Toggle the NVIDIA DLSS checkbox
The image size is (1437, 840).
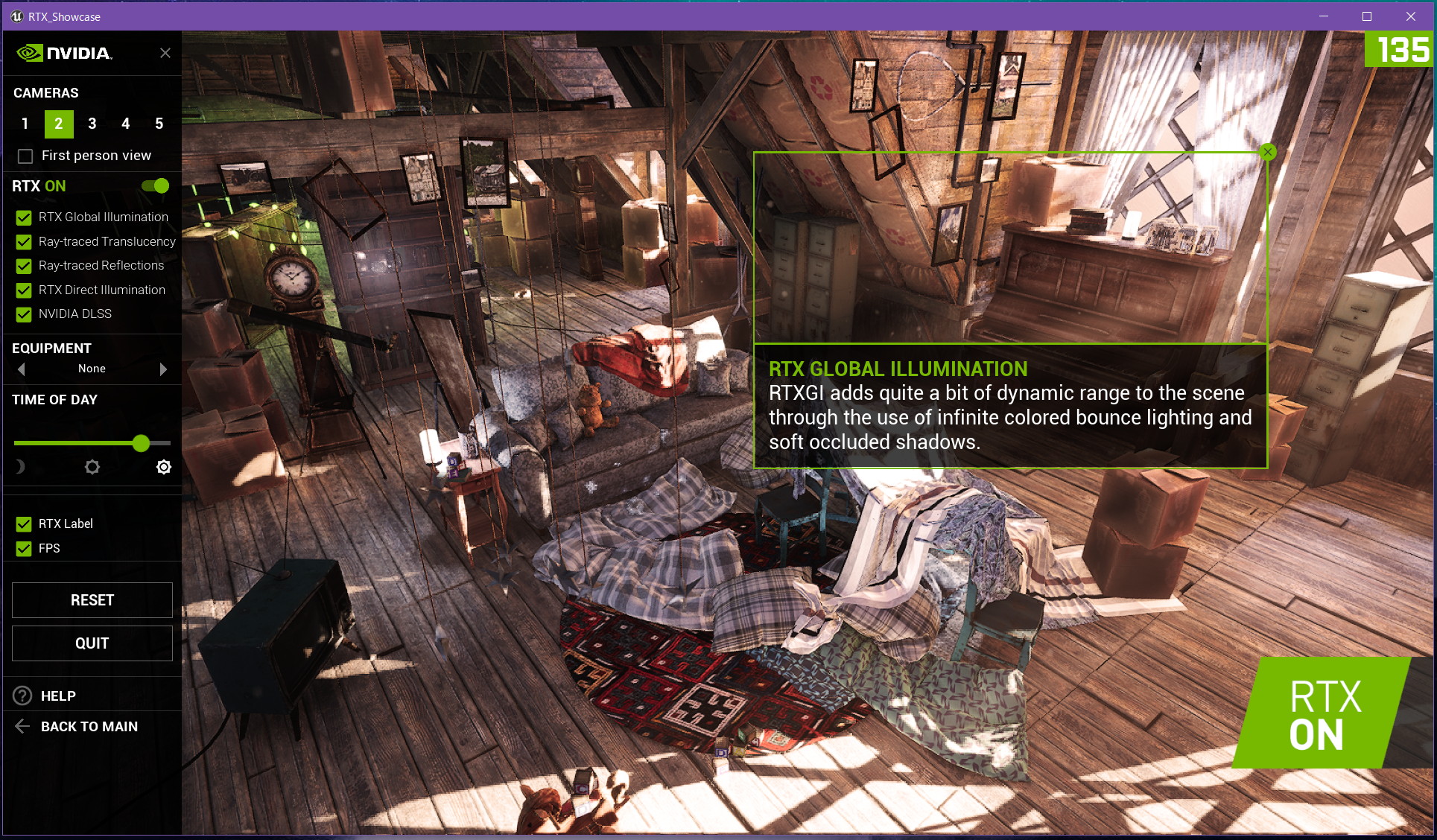pyautogui.click(x=24, y=314)
